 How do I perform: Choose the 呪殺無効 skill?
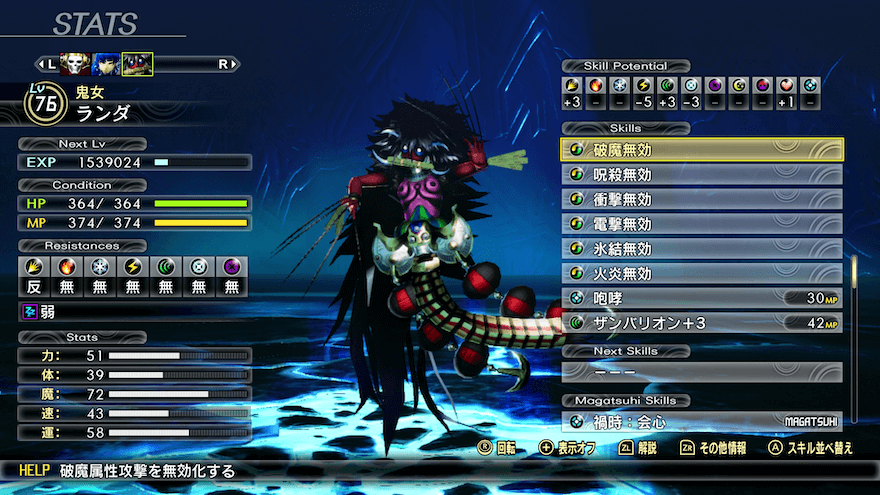[702, 175]
